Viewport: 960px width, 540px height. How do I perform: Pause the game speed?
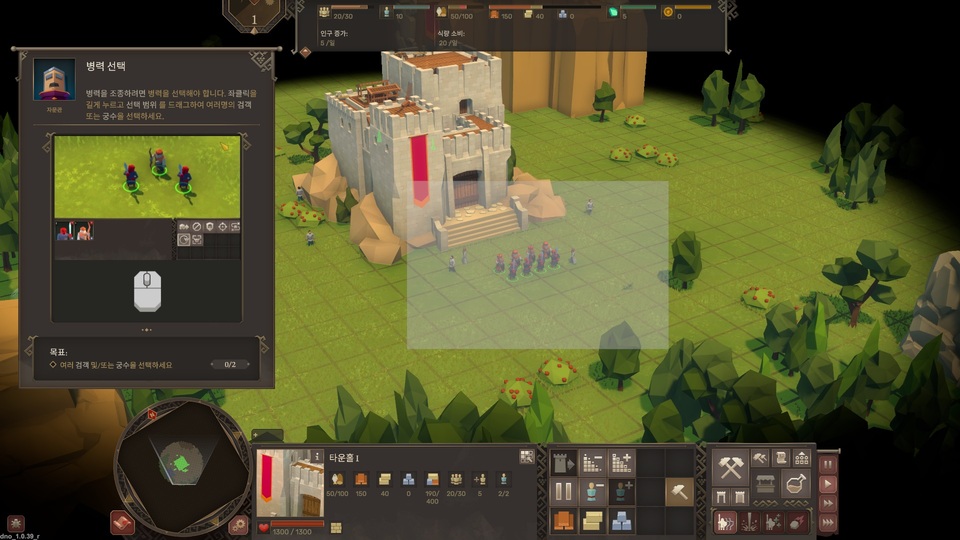pyautogui.click(x=827, y=465)
